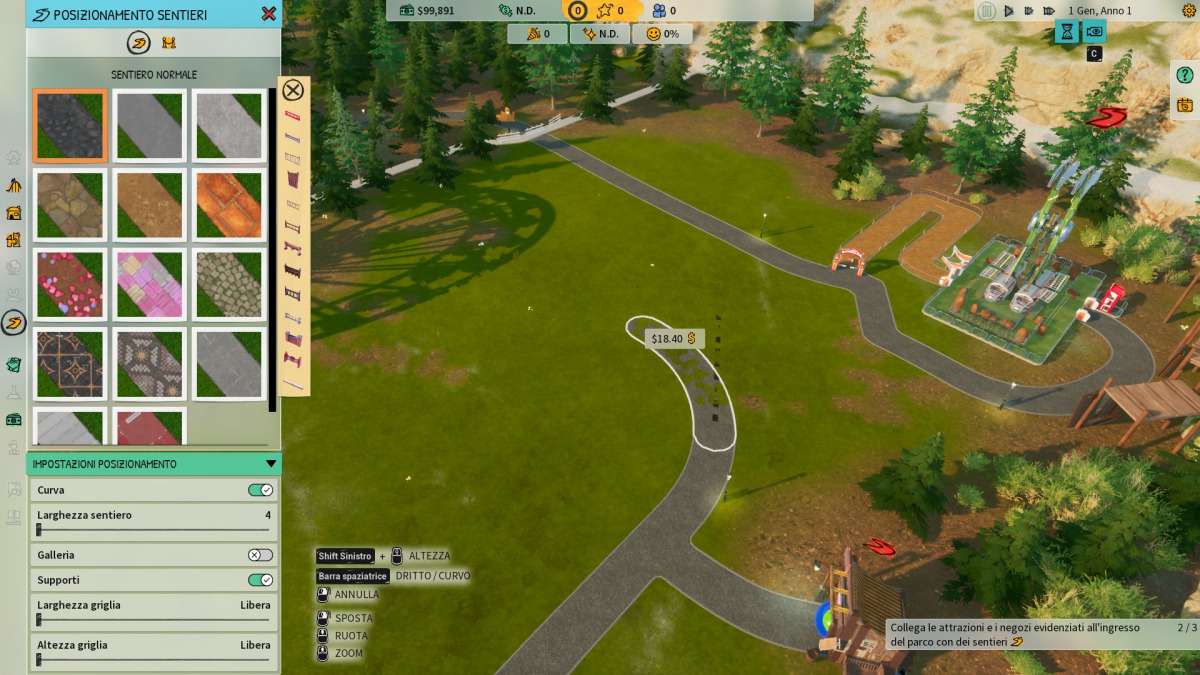
Task: Set the game to normal play speed
Action: (x=1009, y=11)
